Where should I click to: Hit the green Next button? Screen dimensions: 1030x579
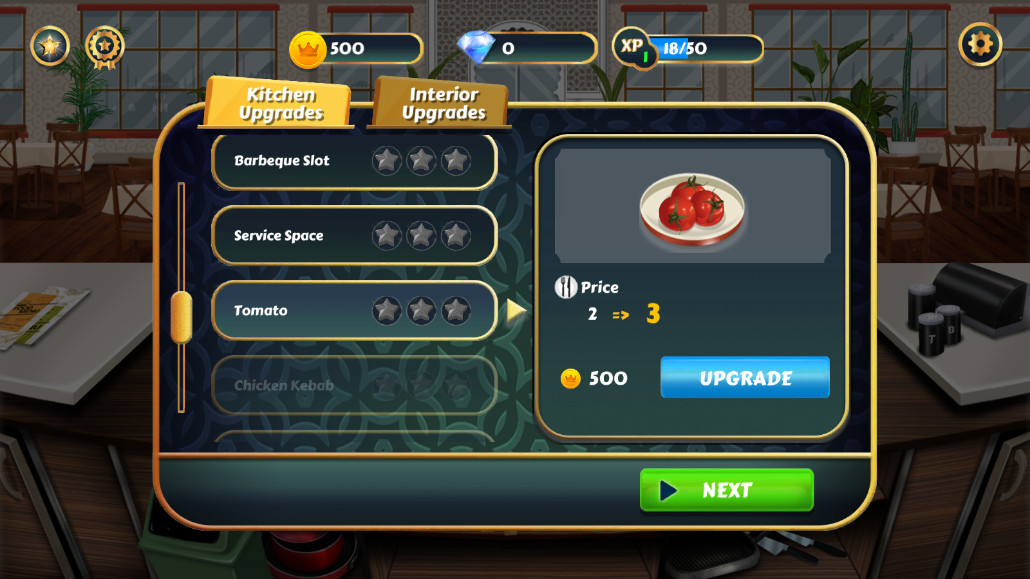726,490
